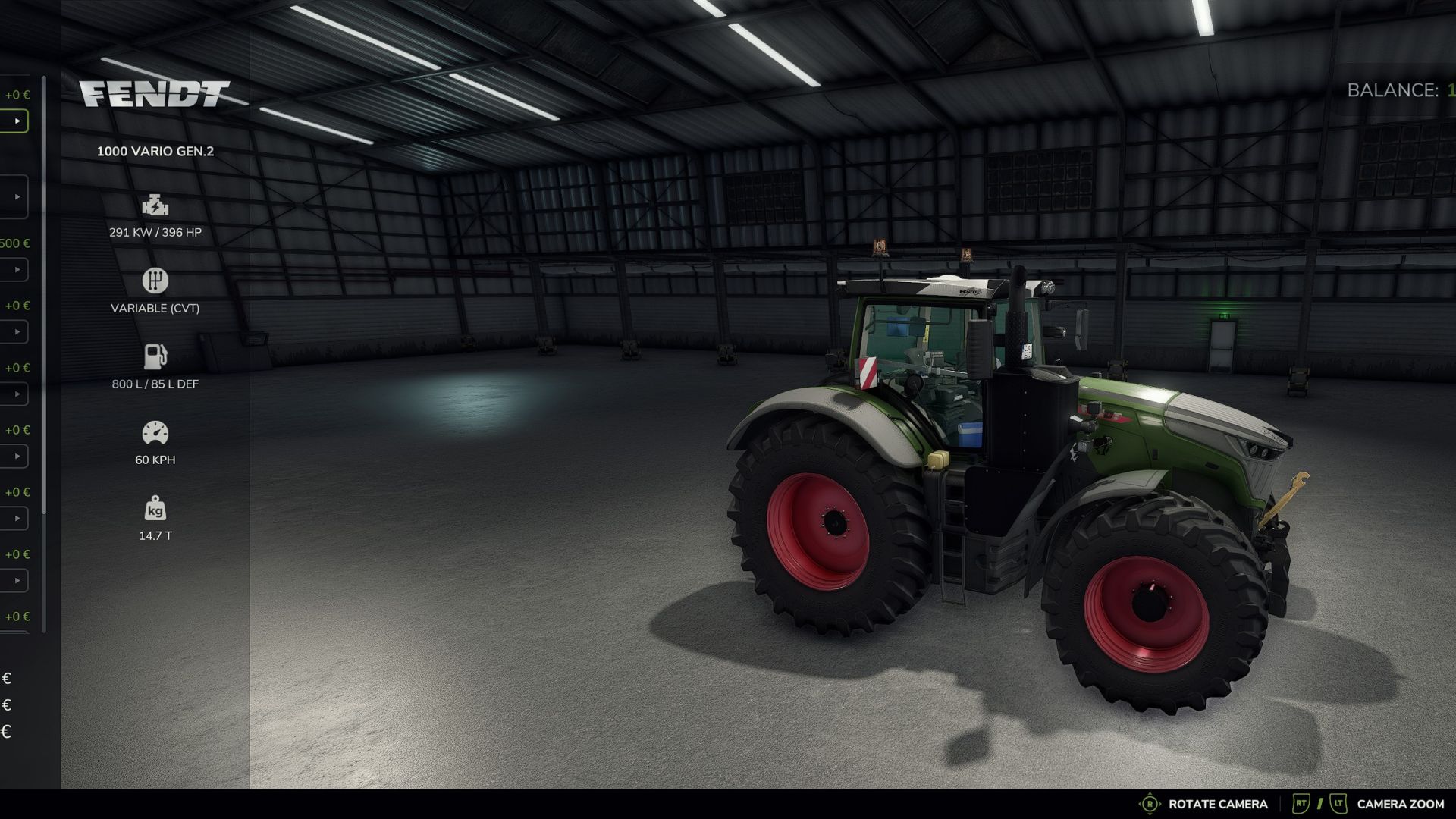Click the transmission icon above VARIABLE (CVT)
This screenshot has width=1456, height=819.
click(154, 280)
